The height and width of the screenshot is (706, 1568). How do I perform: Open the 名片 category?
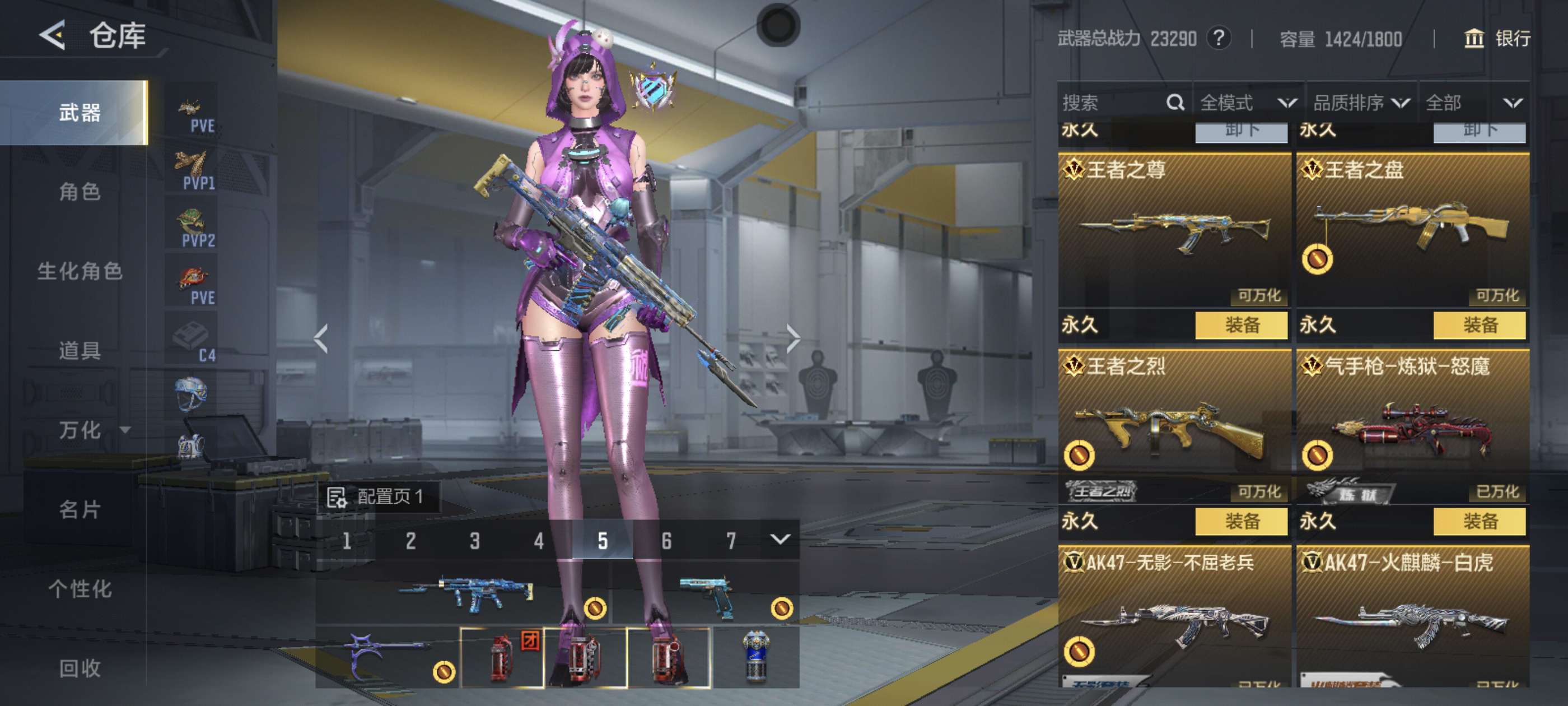[x=80, y=509]
